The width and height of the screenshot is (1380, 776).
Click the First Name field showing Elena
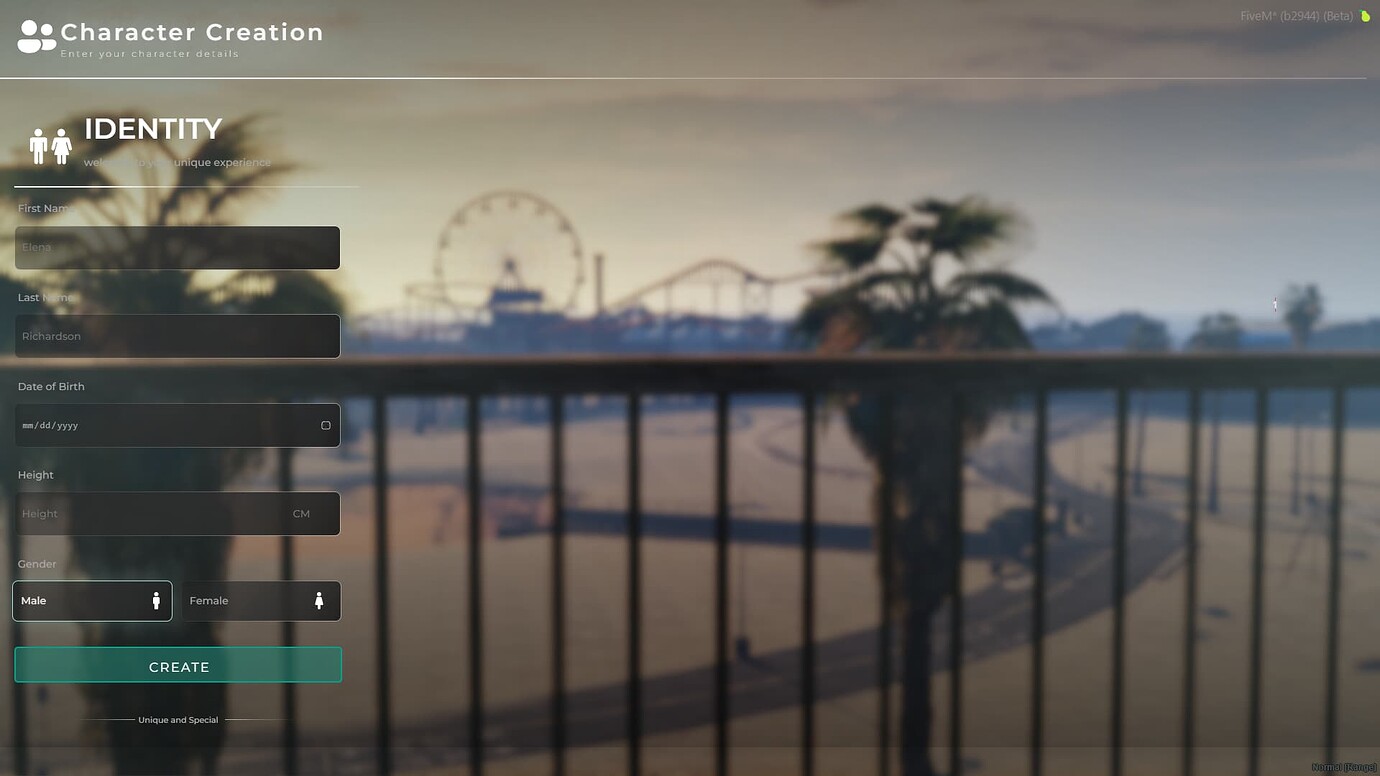point(177,247)
